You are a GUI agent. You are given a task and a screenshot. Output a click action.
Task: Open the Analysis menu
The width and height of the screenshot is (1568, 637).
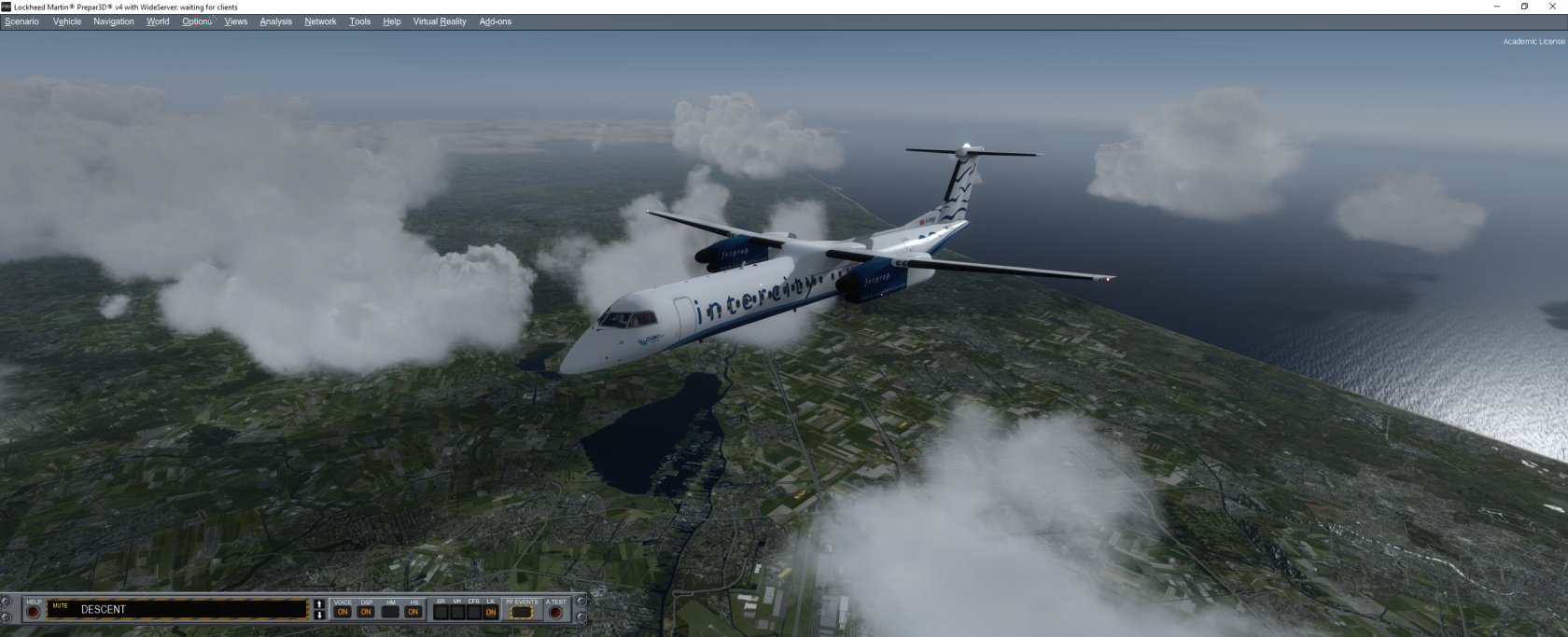tap(275, 21)
